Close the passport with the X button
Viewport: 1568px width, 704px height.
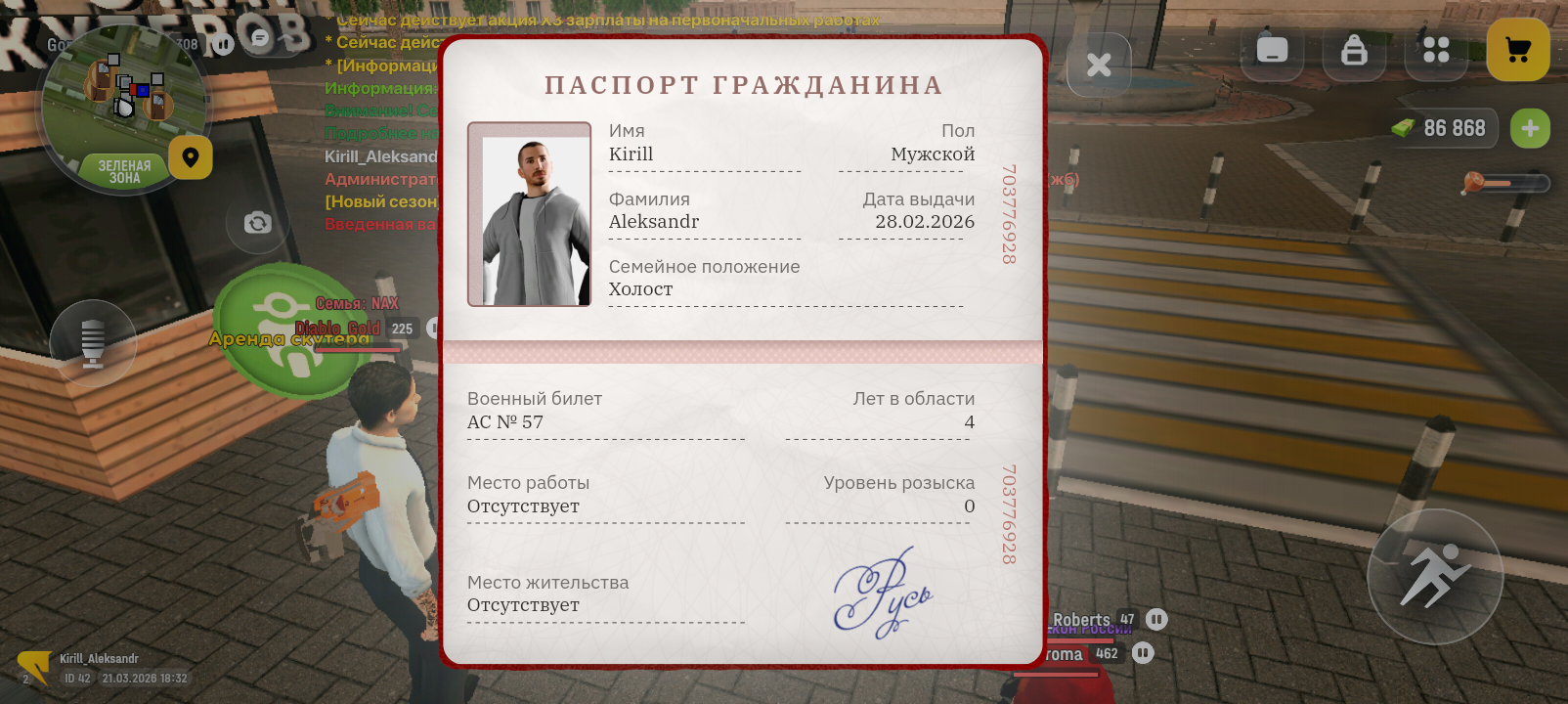pos(1098,64)
